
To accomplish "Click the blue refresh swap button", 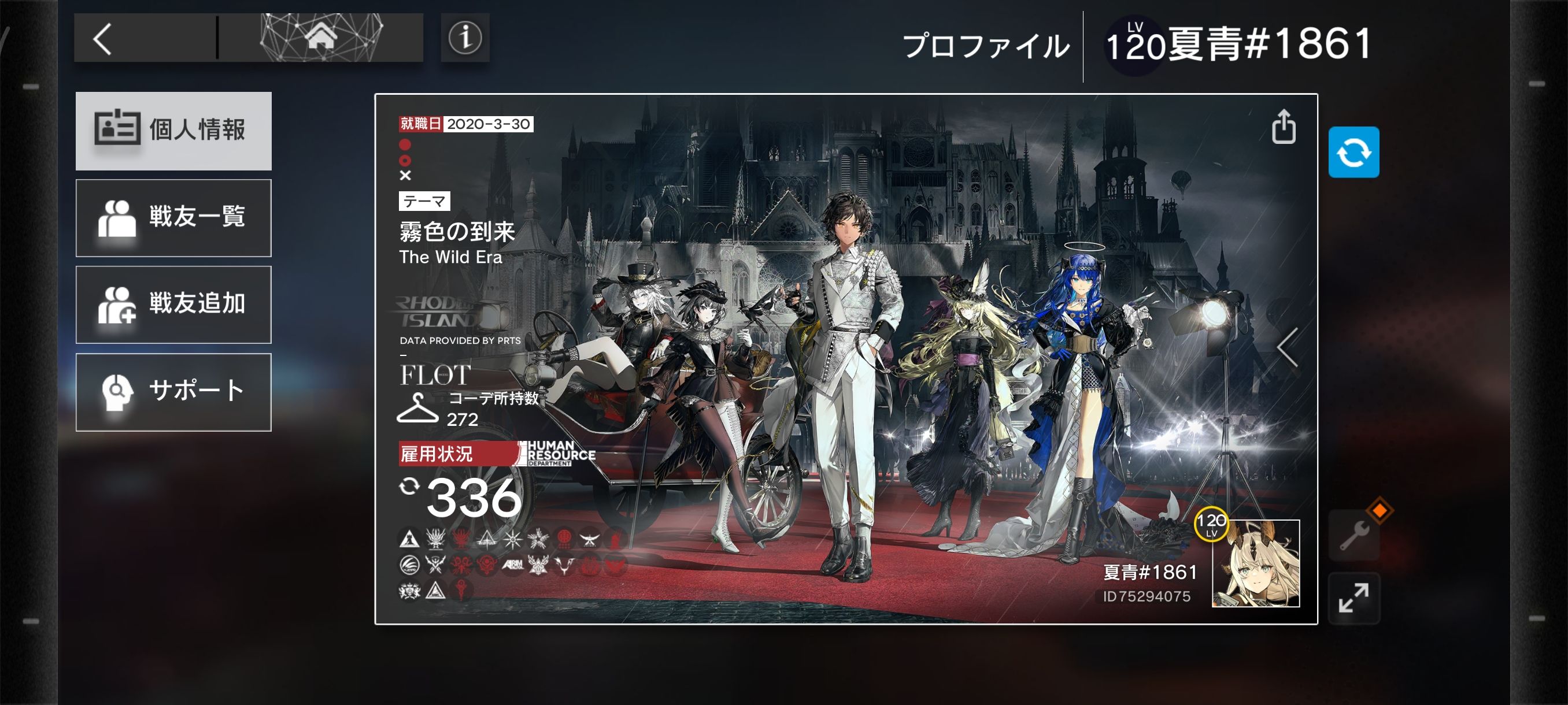I will click(x=1353, y=152).
